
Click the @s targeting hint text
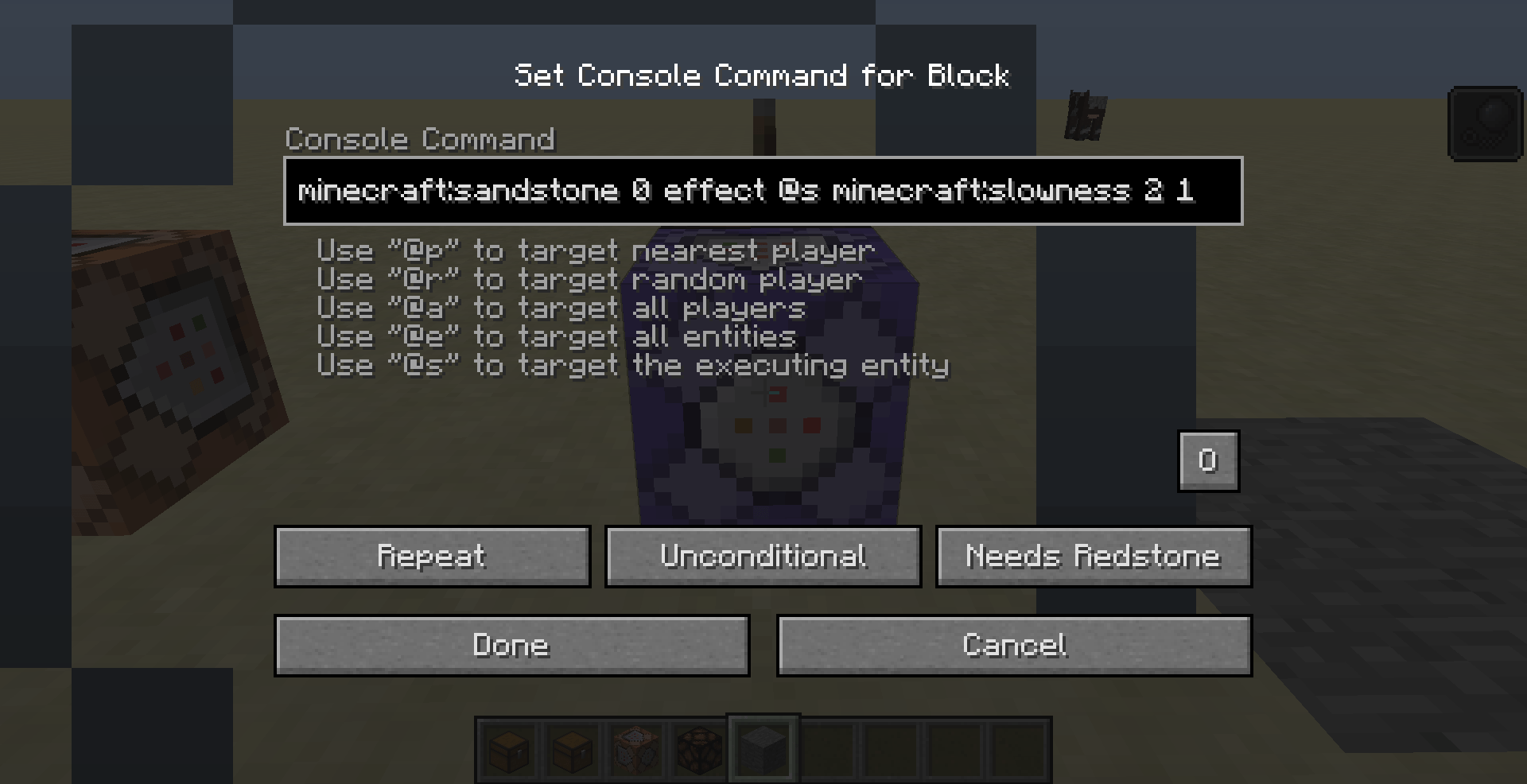click(632, 366)
